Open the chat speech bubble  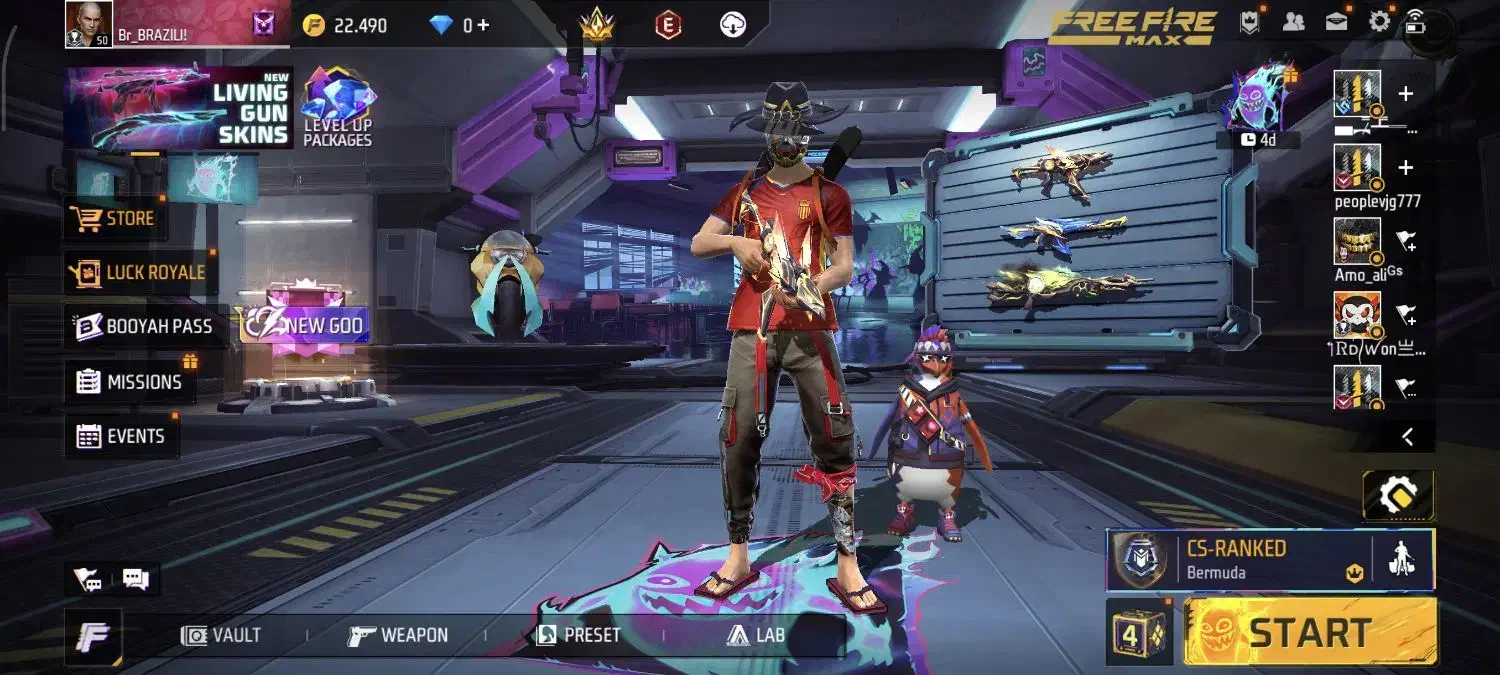click(135, 578)
